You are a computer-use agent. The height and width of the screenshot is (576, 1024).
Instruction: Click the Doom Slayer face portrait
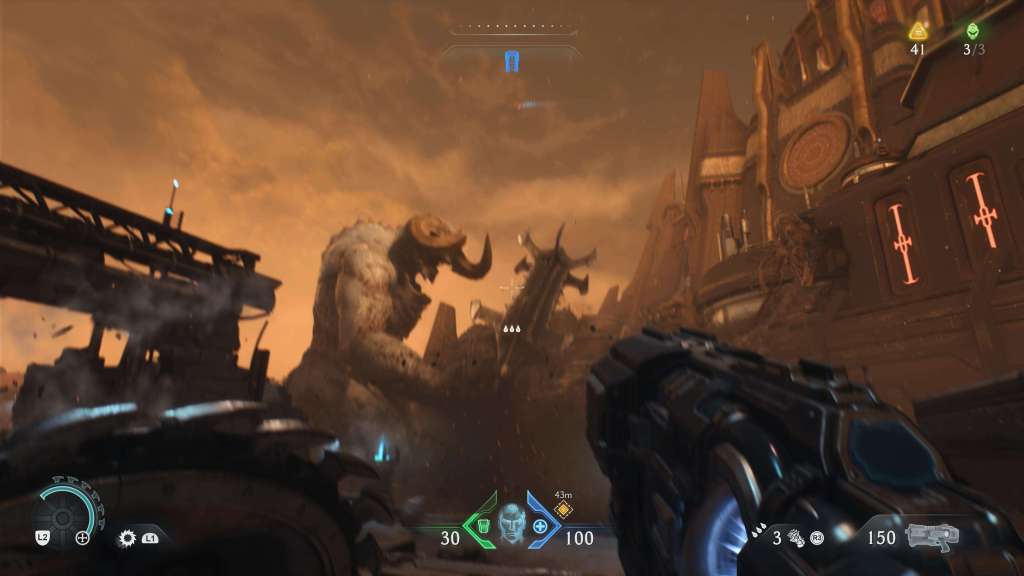coord(511,523)
